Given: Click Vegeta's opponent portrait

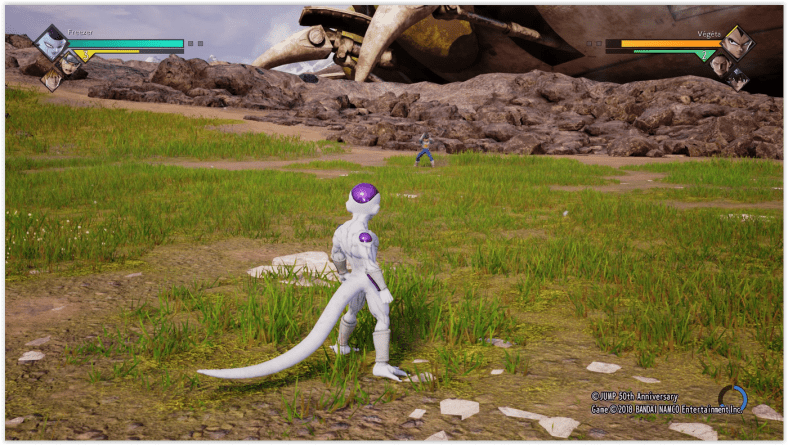Looking at the screenshot, I should (737, 43).
